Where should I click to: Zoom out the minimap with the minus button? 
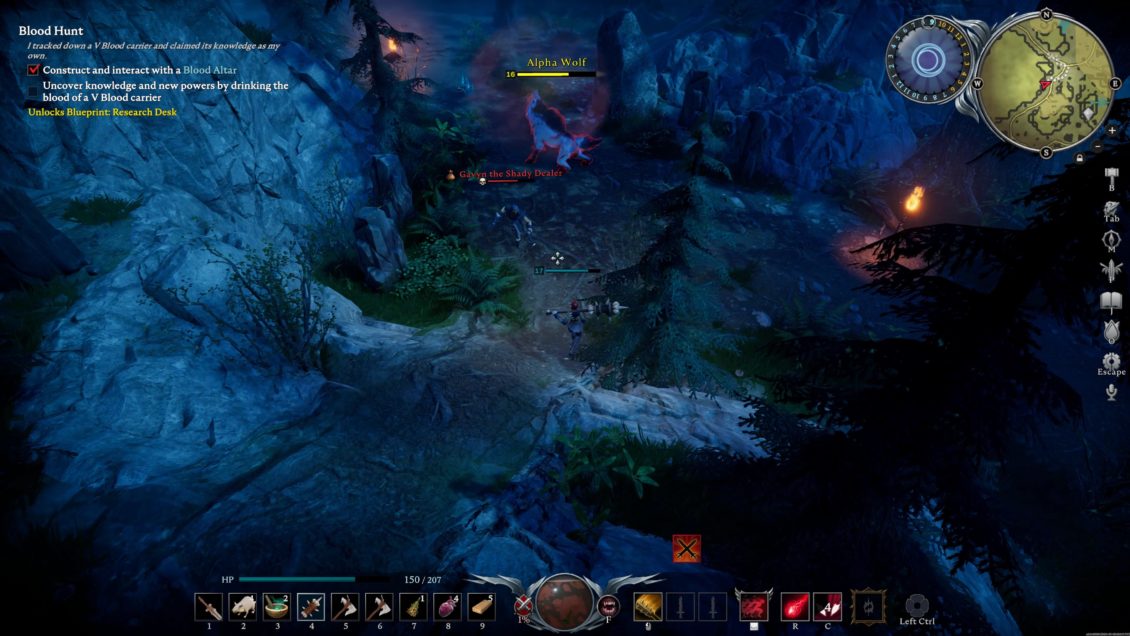(x=1098, y=147)
